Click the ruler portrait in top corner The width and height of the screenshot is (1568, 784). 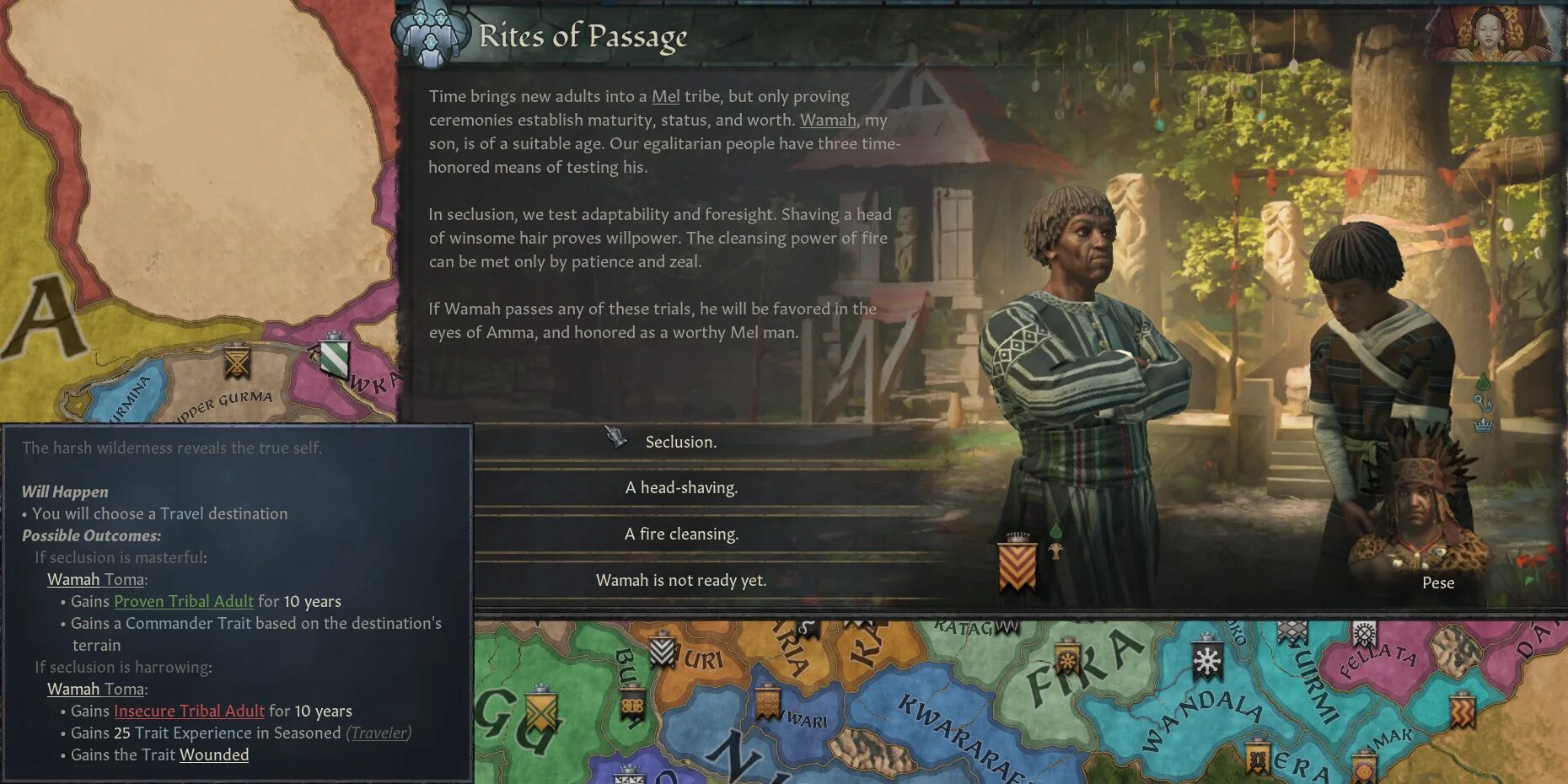point(1490,34)
